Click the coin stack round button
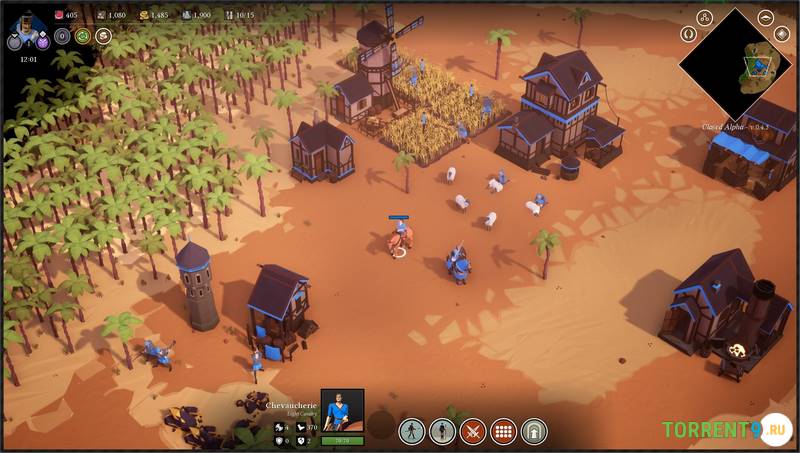 tap(102, 36)
